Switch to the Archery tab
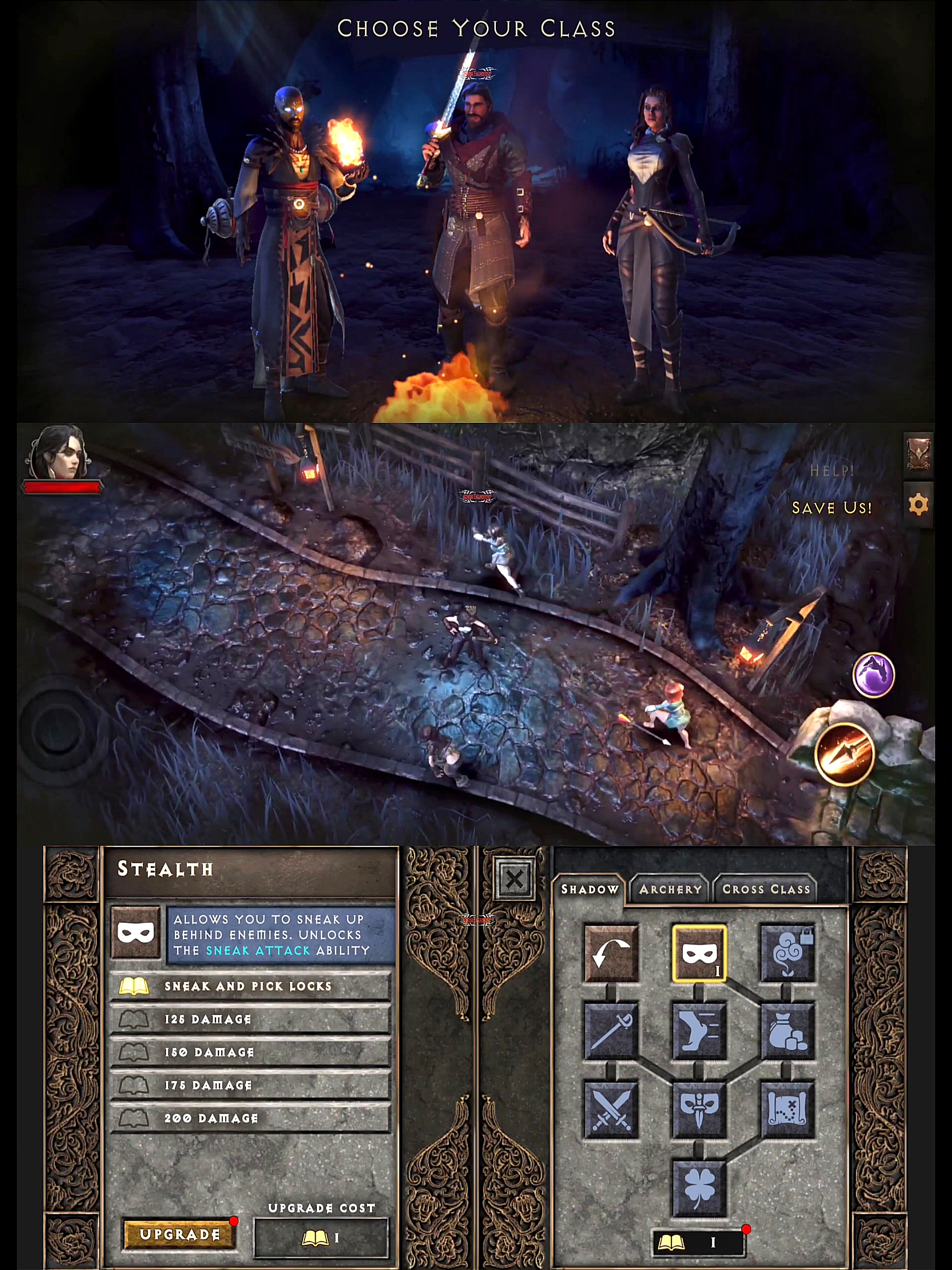 [x=670, y=889]
